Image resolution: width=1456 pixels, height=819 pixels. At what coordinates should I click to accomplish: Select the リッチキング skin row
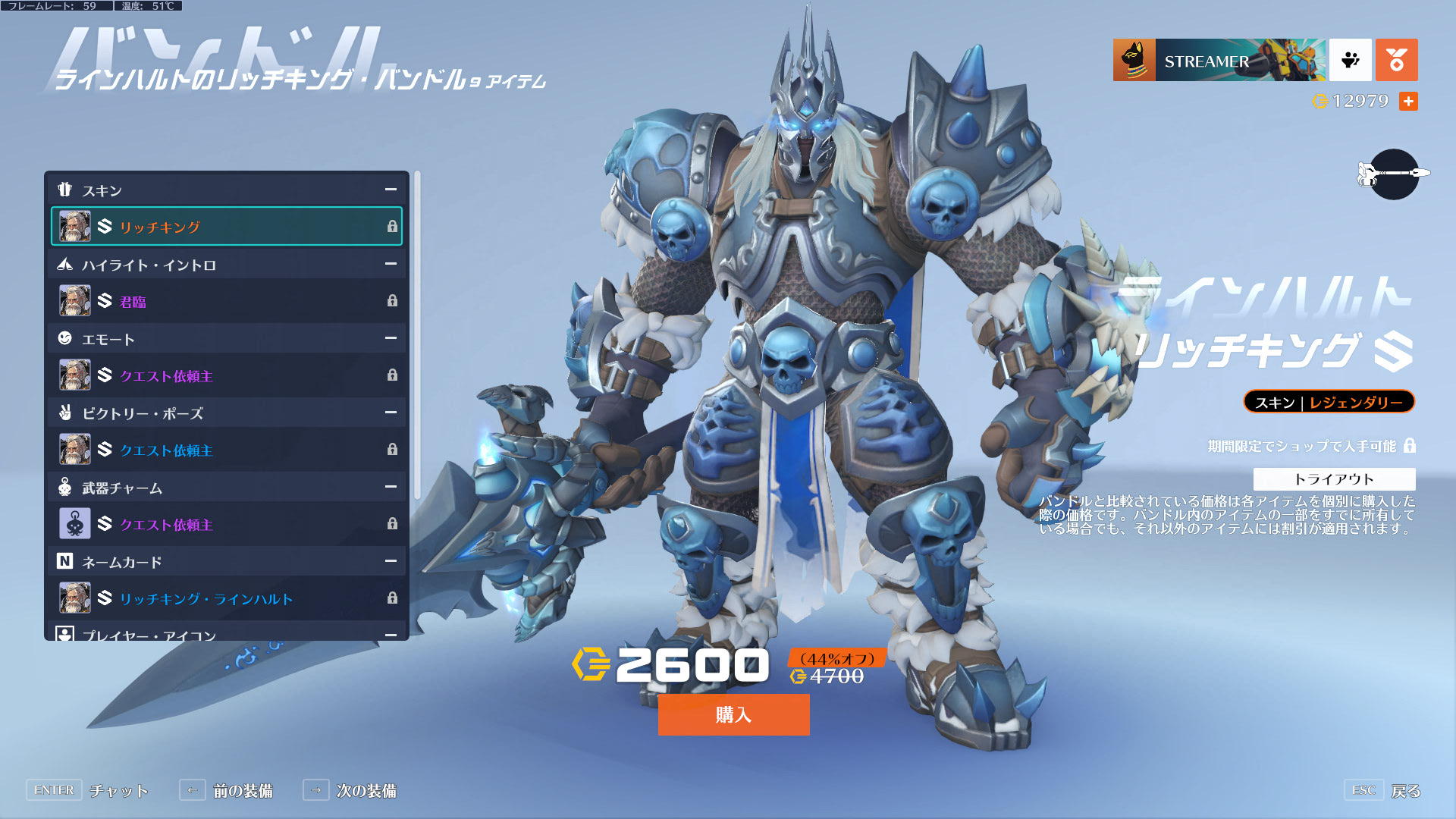226,226
